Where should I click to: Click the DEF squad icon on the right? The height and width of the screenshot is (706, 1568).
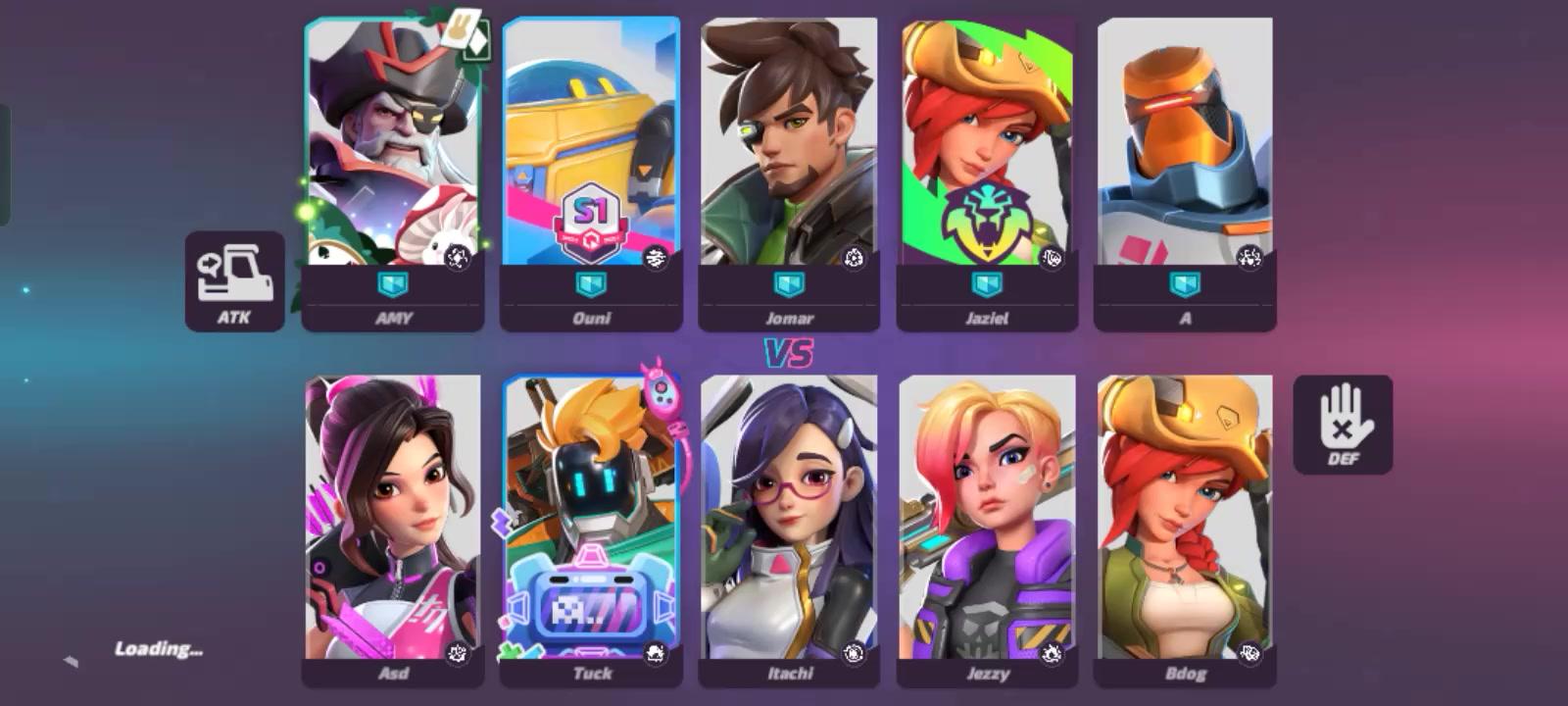pyautogui.click(x=1345, y=424)
